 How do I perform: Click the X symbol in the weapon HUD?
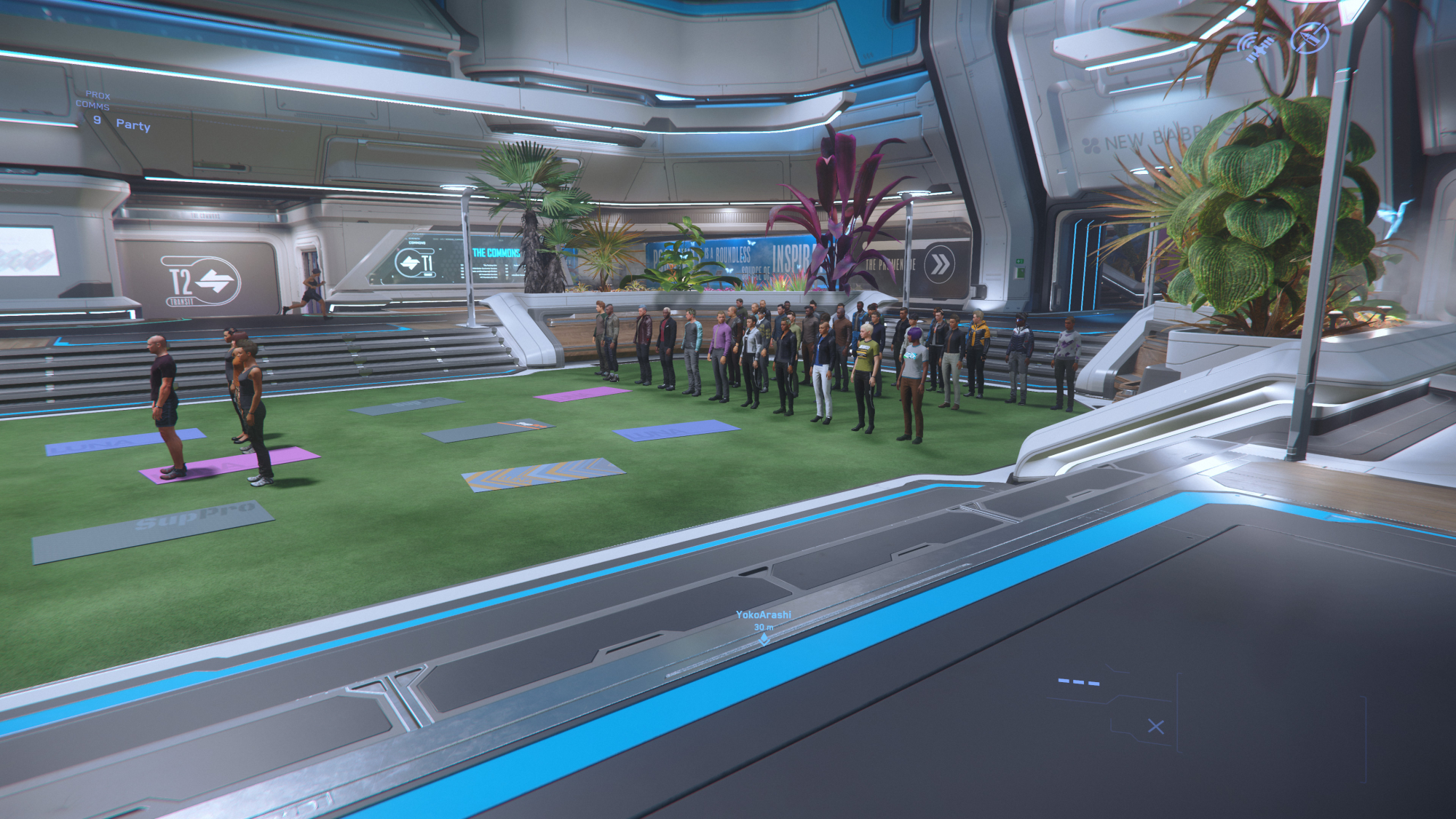click(x=1155, y=727)
